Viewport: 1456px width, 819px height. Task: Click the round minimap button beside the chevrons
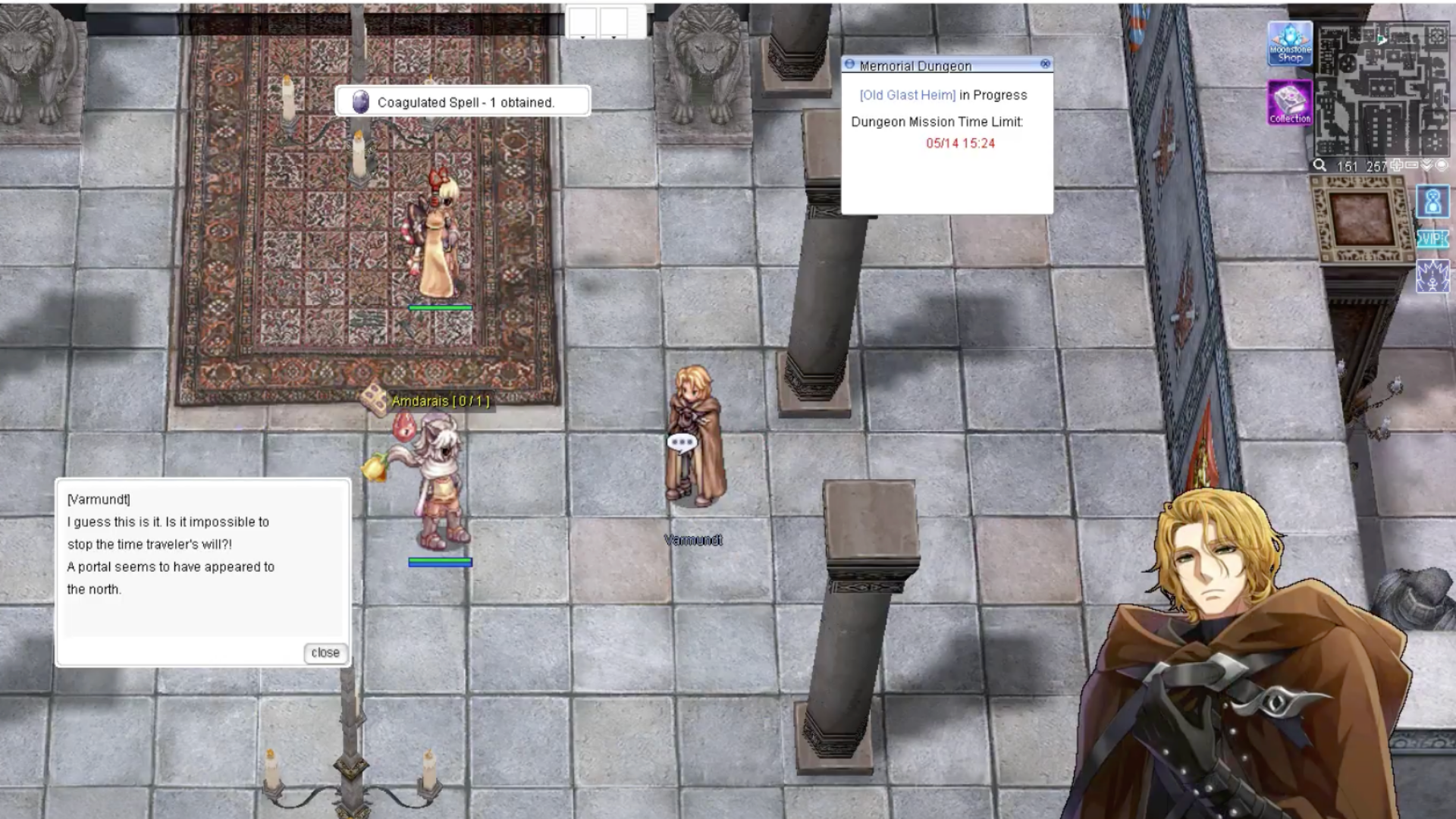click(1442, 165)
